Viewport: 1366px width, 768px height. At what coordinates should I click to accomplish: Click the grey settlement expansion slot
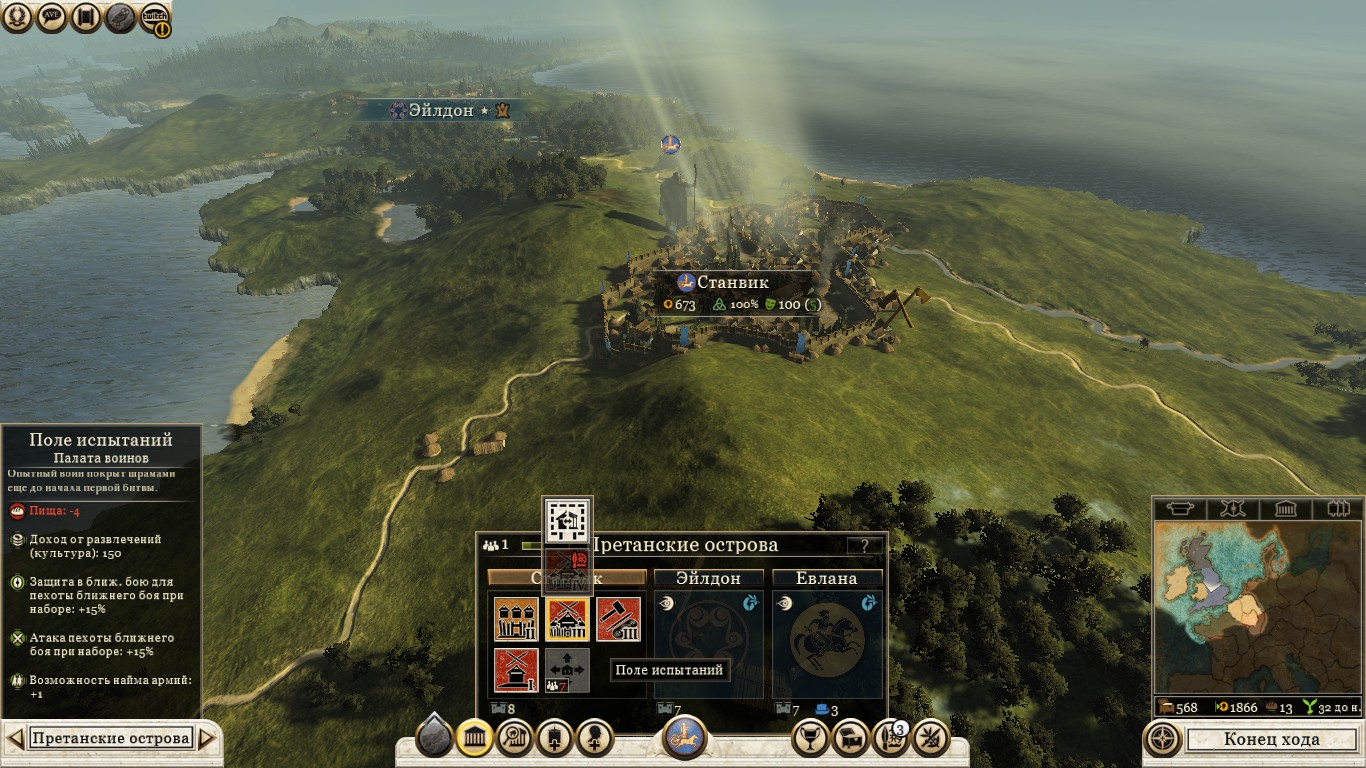pos(567,670)
